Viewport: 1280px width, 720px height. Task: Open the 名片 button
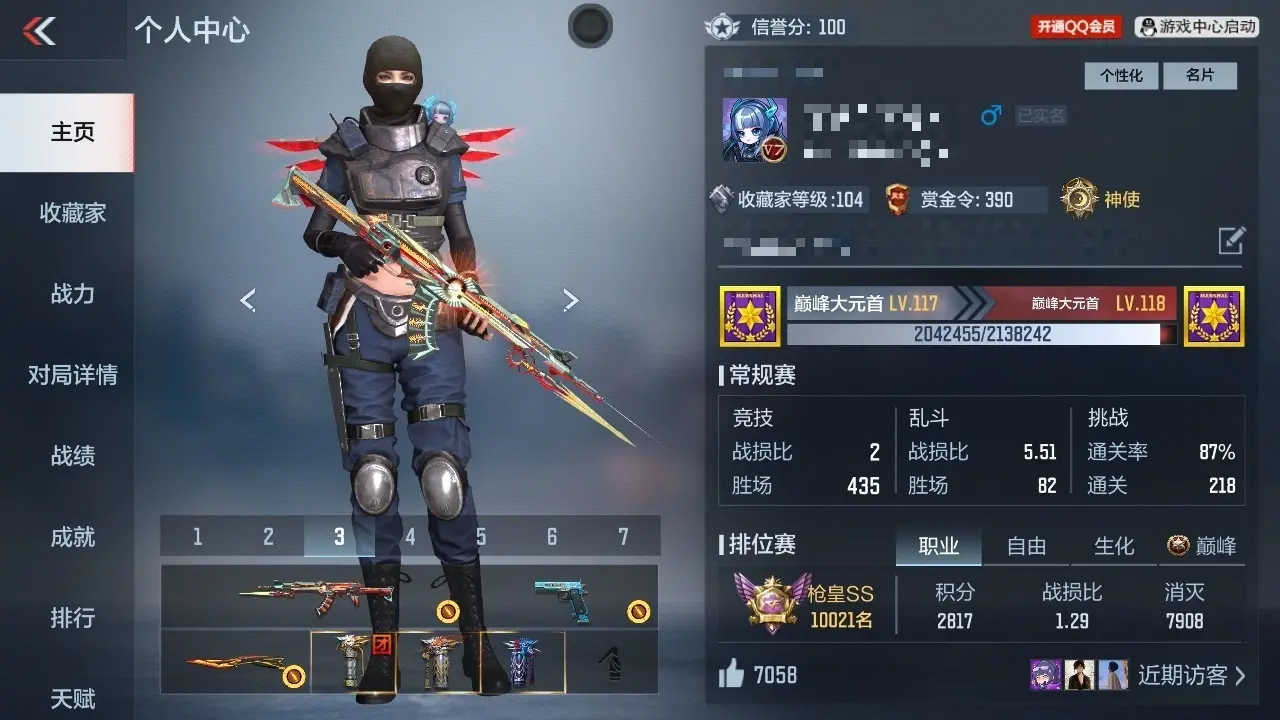click(x=1200, y=75)
